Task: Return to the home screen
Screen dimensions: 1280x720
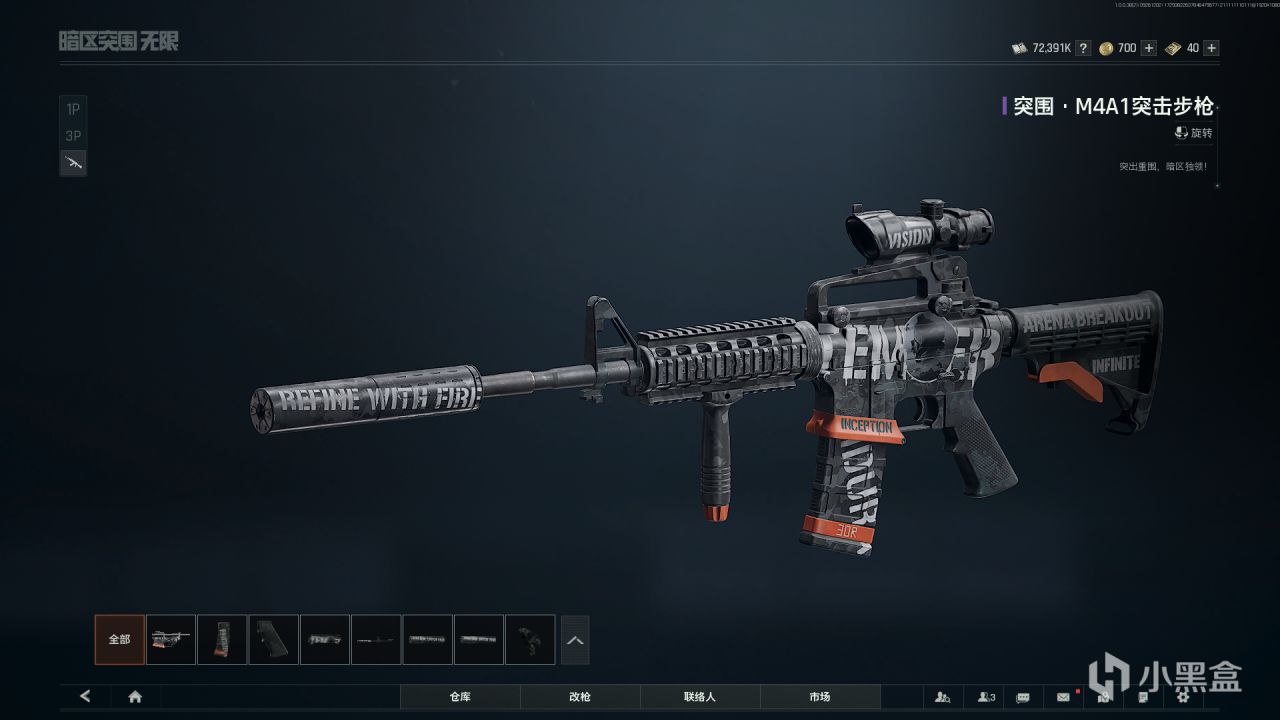Action: (x=135, y=696)
